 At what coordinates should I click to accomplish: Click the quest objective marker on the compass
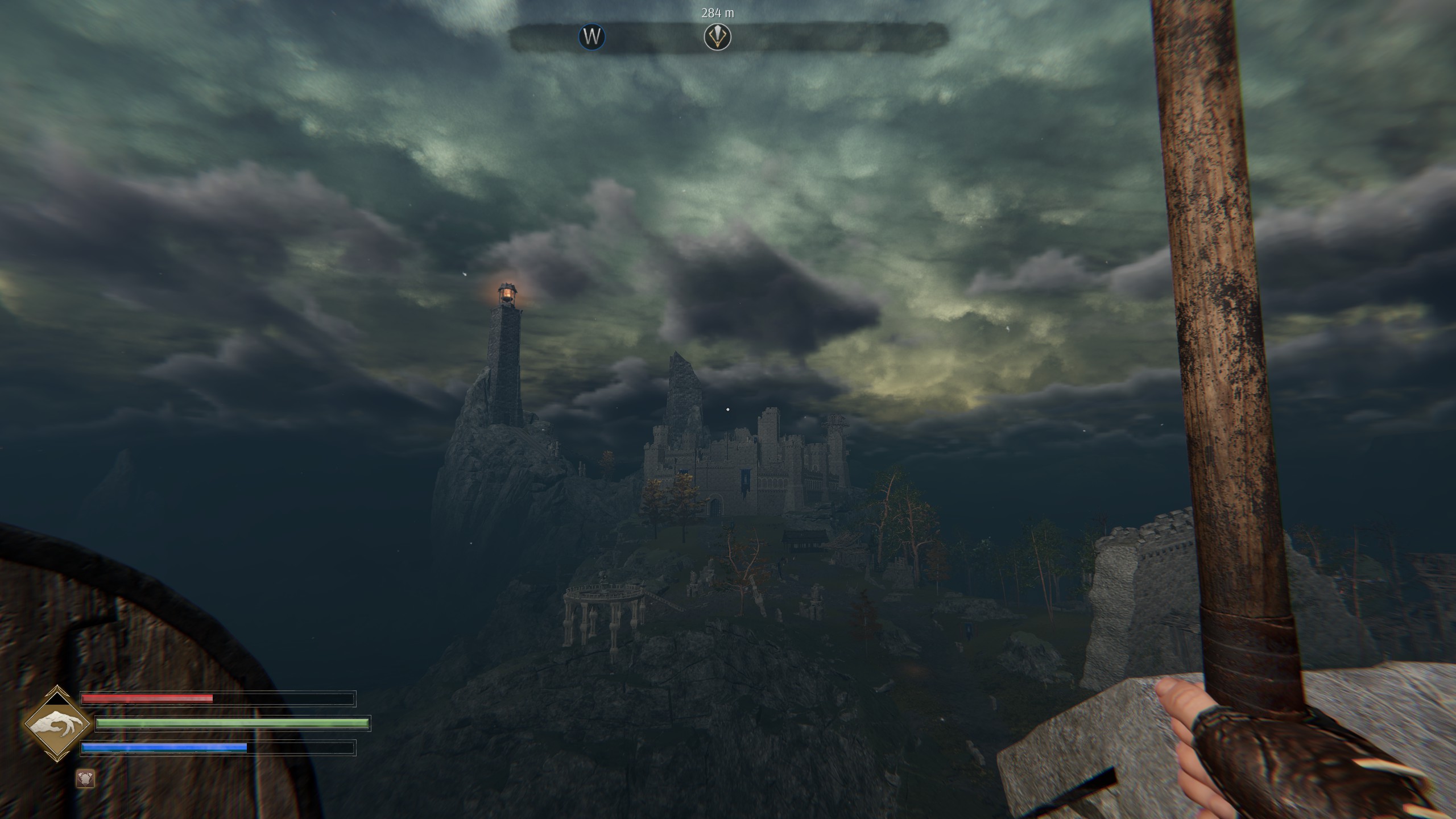717,38
